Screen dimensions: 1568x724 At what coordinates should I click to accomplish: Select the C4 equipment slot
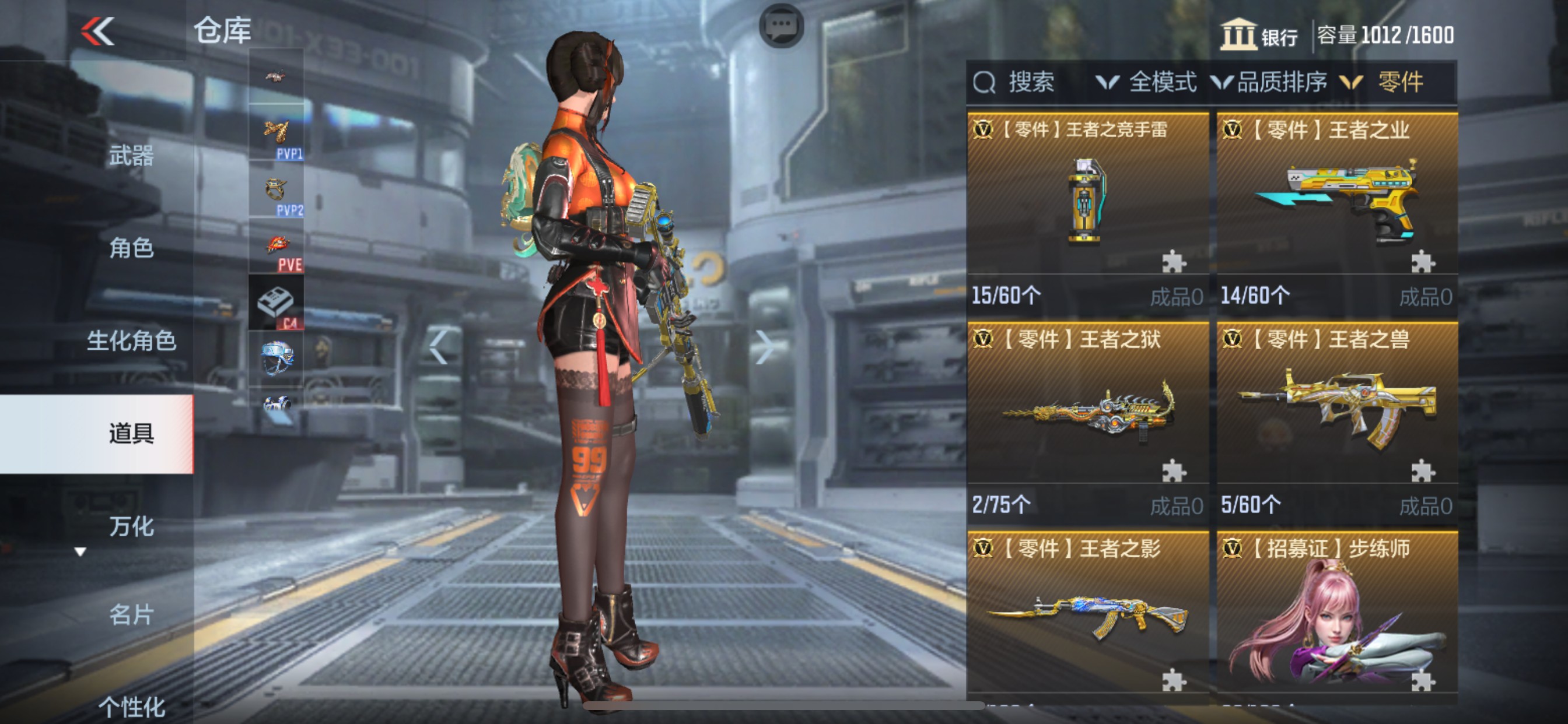tap(277, 303)
